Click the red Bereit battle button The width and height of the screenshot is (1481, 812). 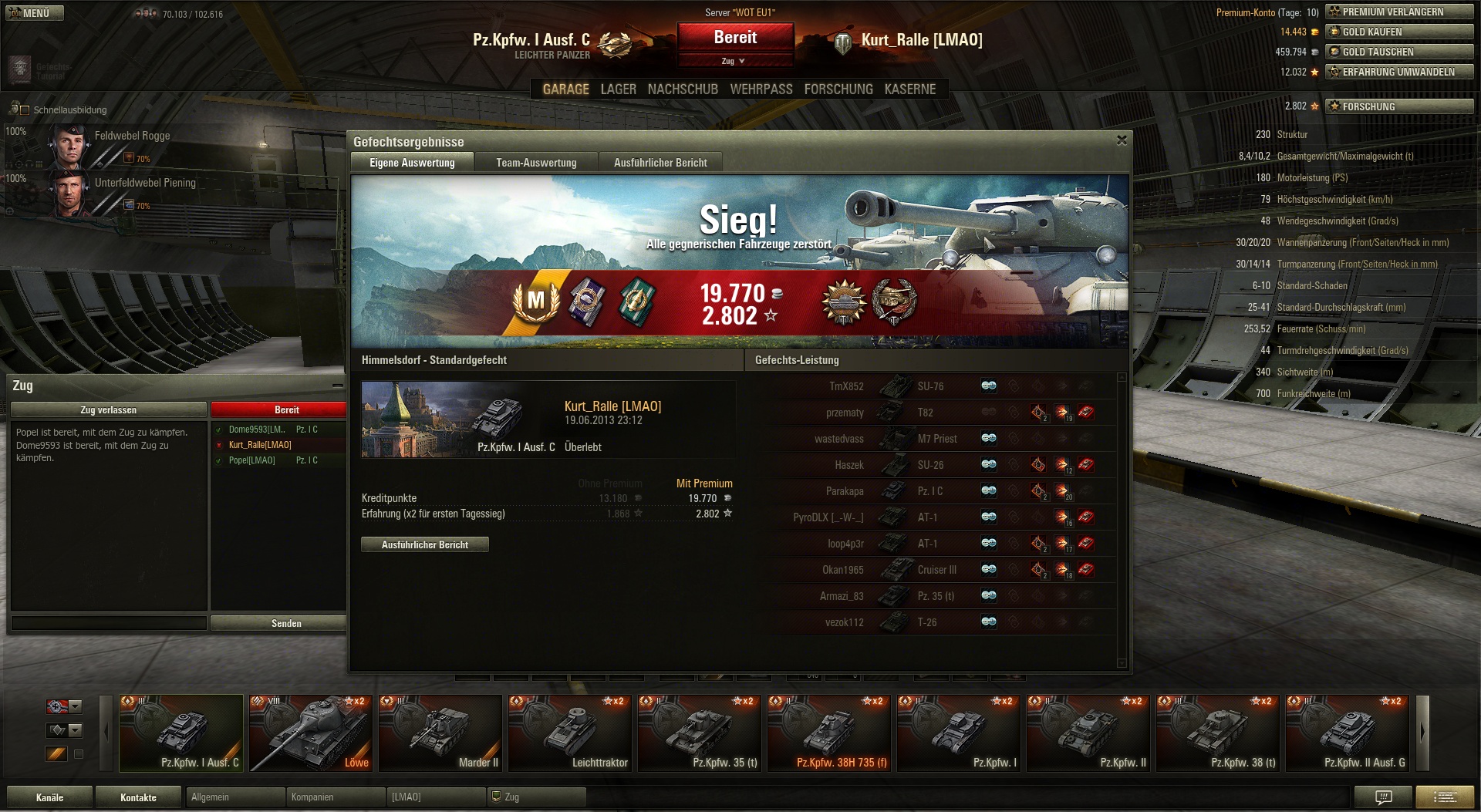[x=735, y=37]
